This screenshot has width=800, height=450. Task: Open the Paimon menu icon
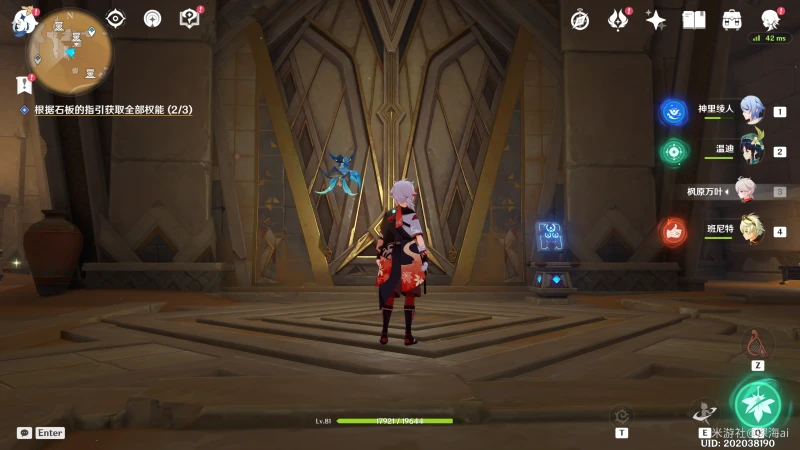22,21
